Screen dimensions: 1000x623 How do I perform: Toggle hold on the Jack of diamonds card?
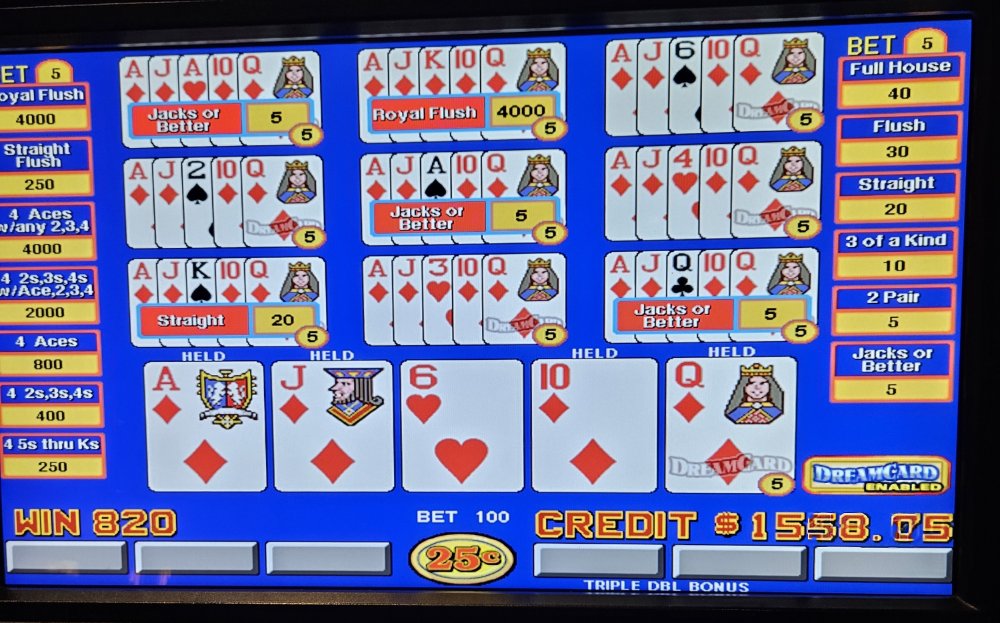pyautogui.click(x=333, y=427)
